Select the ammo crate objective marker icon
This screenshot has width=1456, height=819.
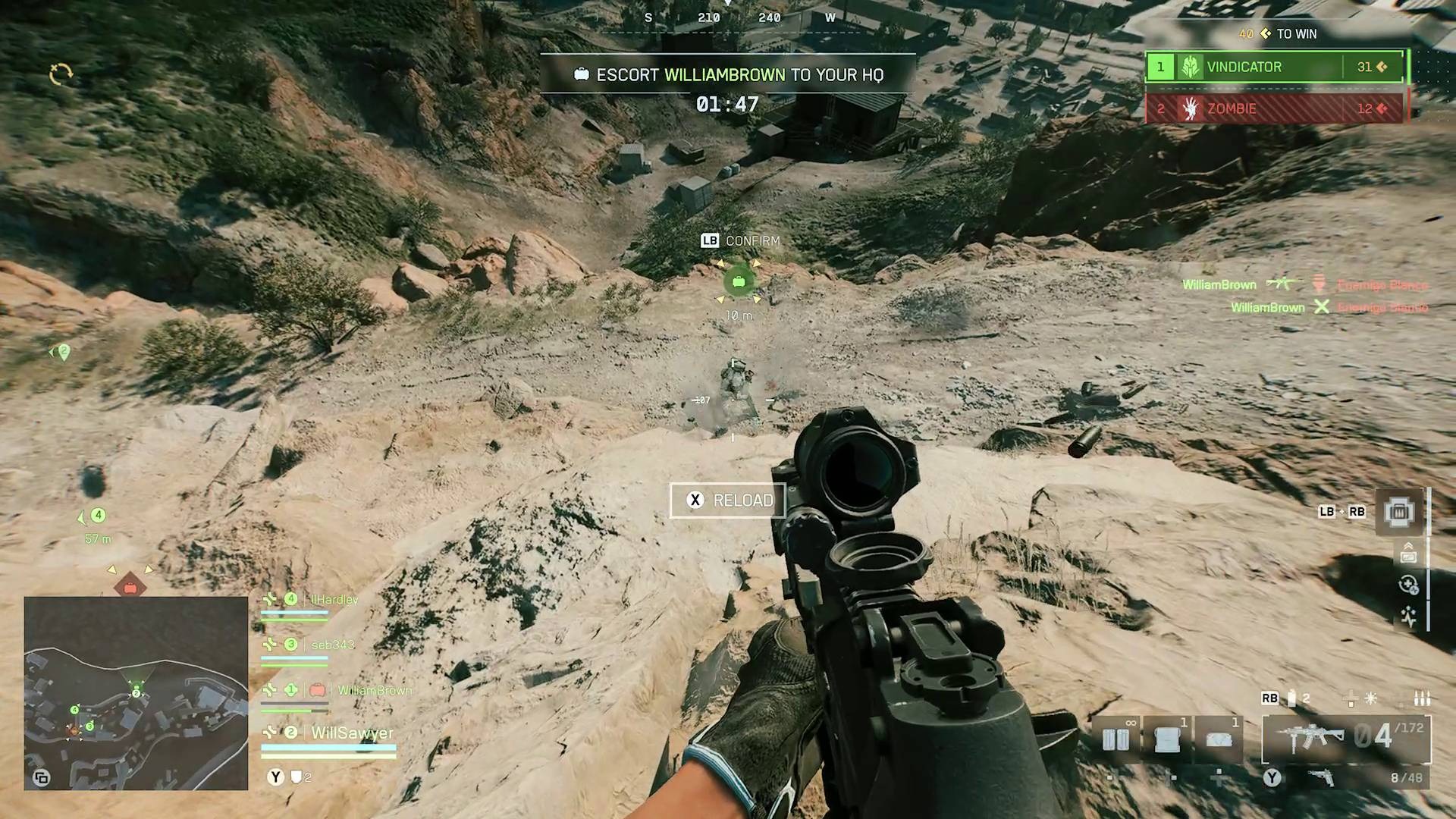(738, 281)
